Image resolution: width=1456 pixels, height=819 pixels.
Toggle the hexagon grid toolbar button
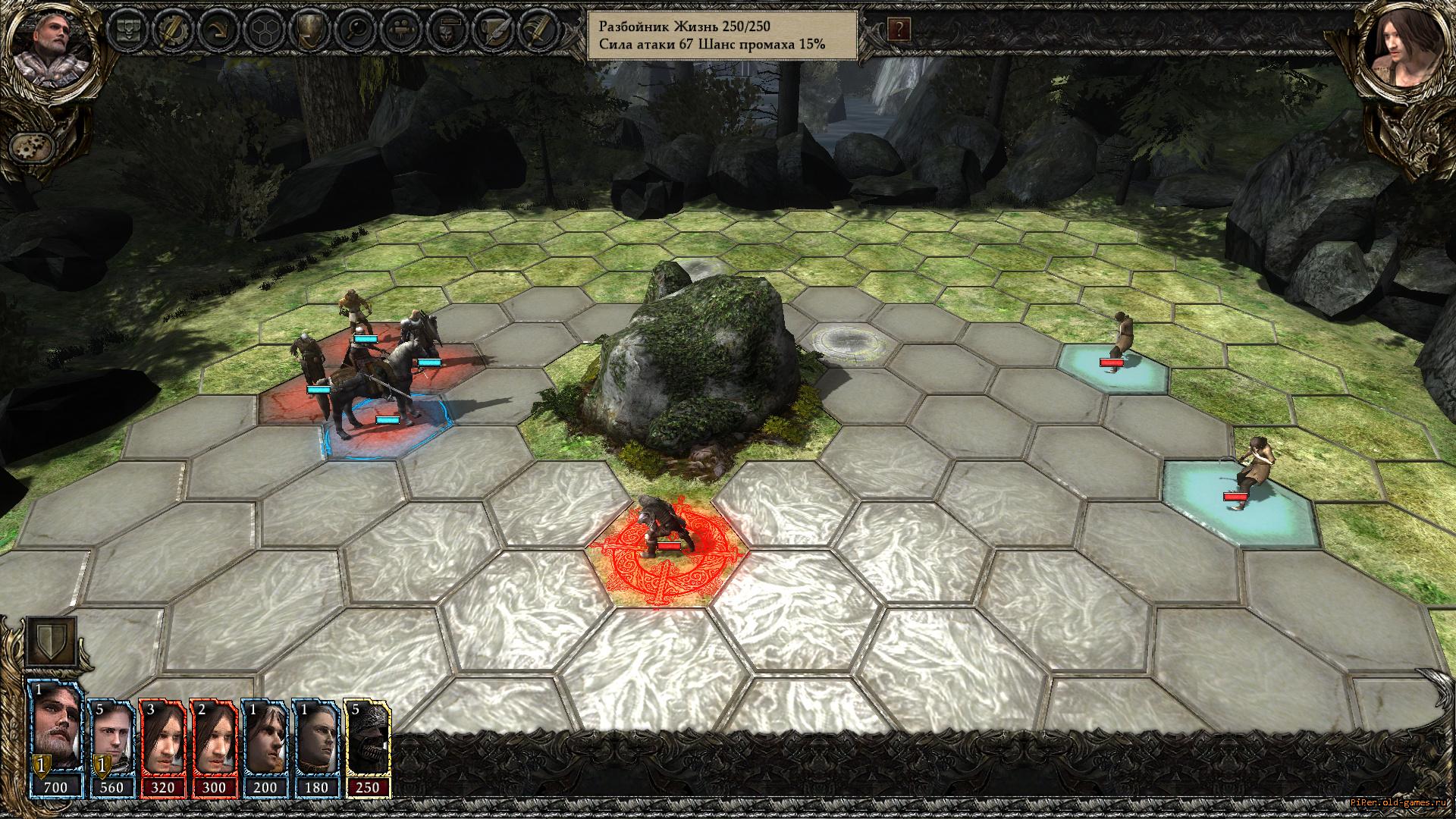pos(265,30)
